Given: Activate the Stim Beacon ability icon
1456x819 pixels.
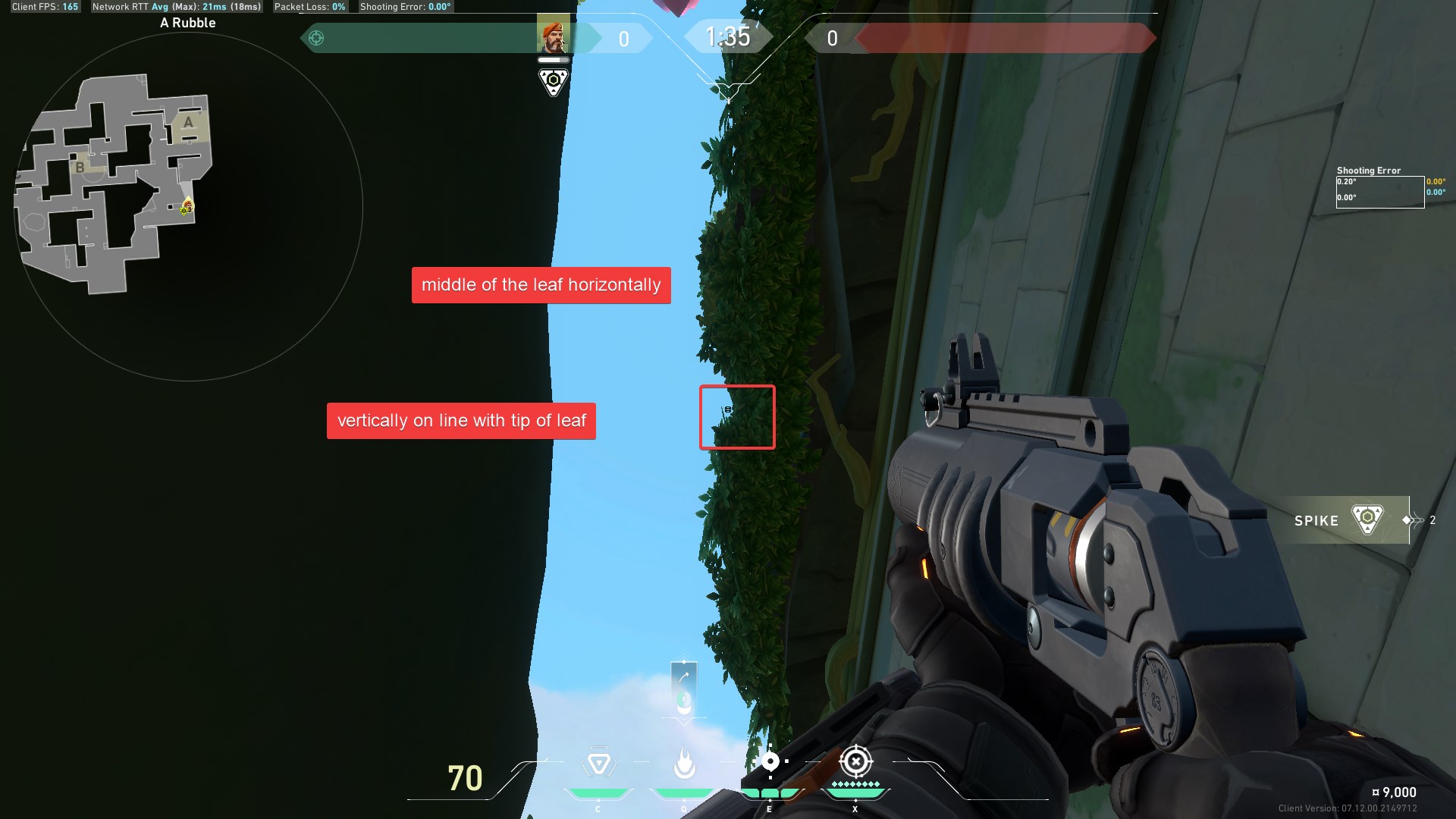Looking at the screenshot, I should pos(598,763).
